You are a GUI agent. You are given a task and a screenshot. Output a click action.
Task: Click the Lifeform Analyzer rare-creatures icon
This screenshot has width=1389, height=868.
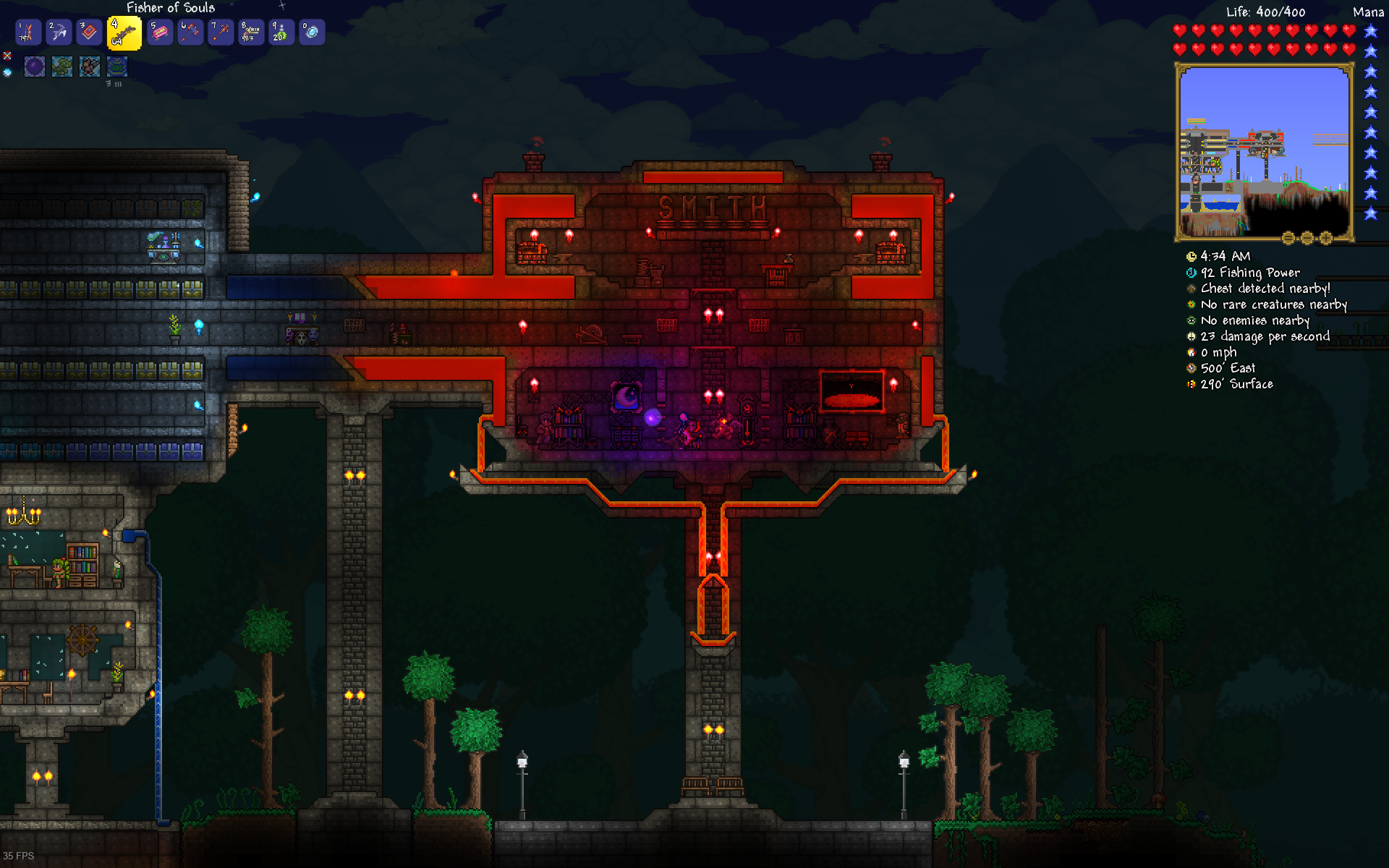1190,305
